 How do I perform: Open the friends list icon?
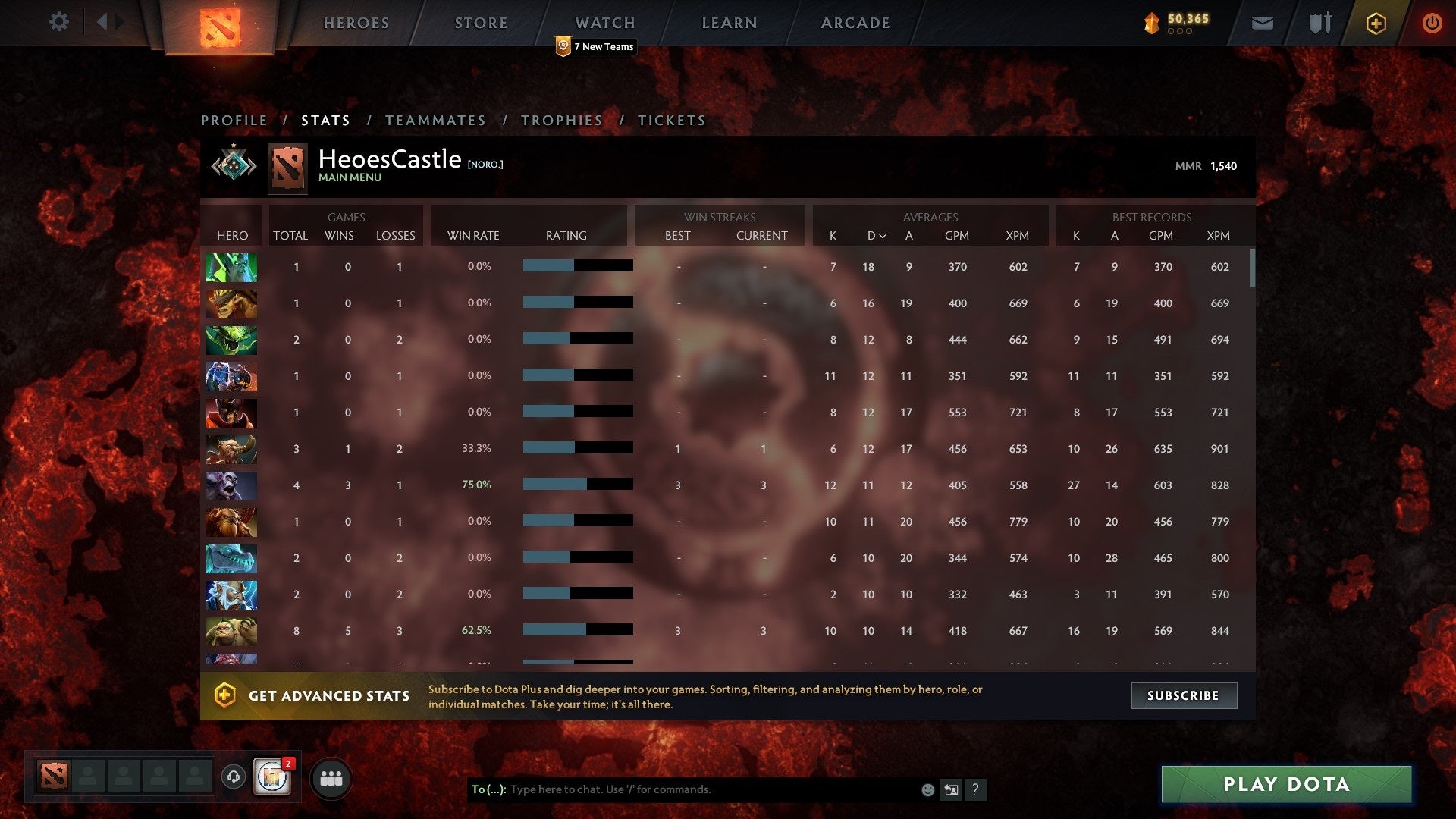click(331, 777)
